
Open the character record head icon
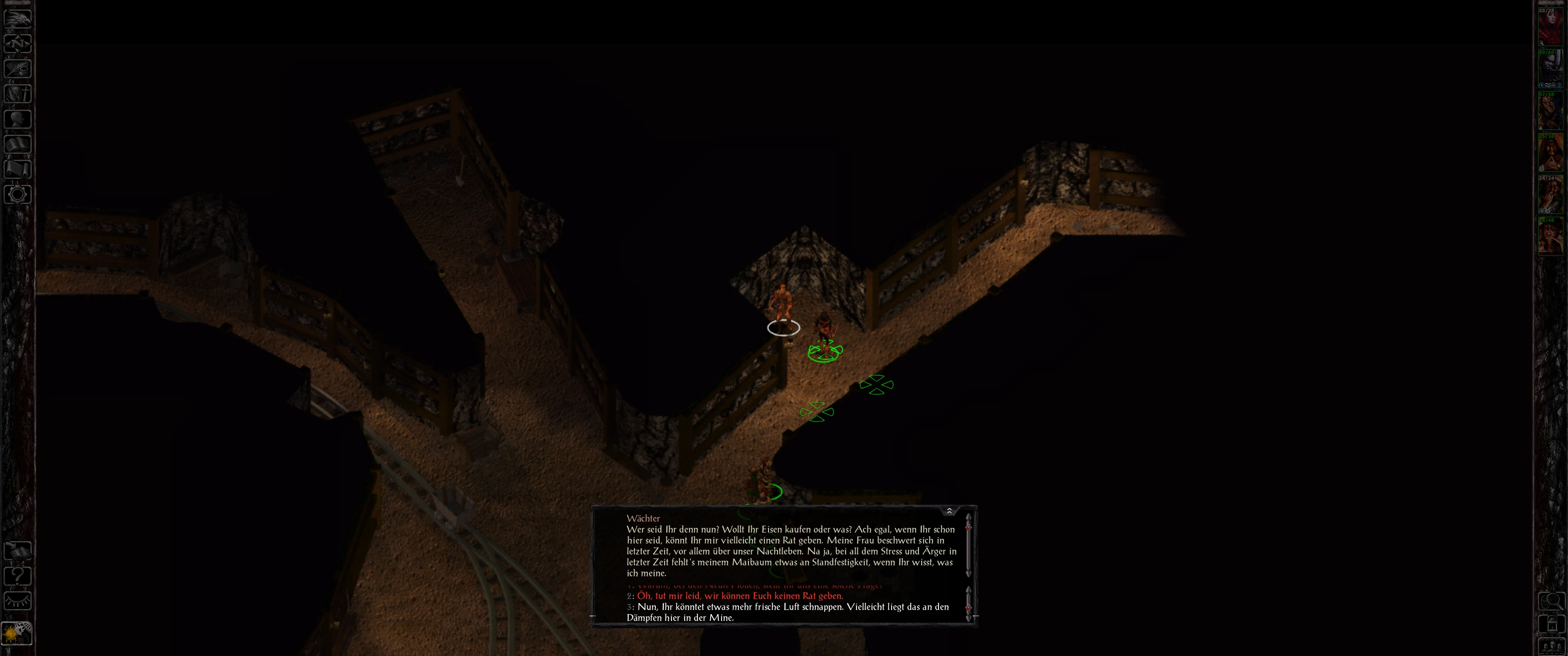pyautogui.click(x=18, y=118)
